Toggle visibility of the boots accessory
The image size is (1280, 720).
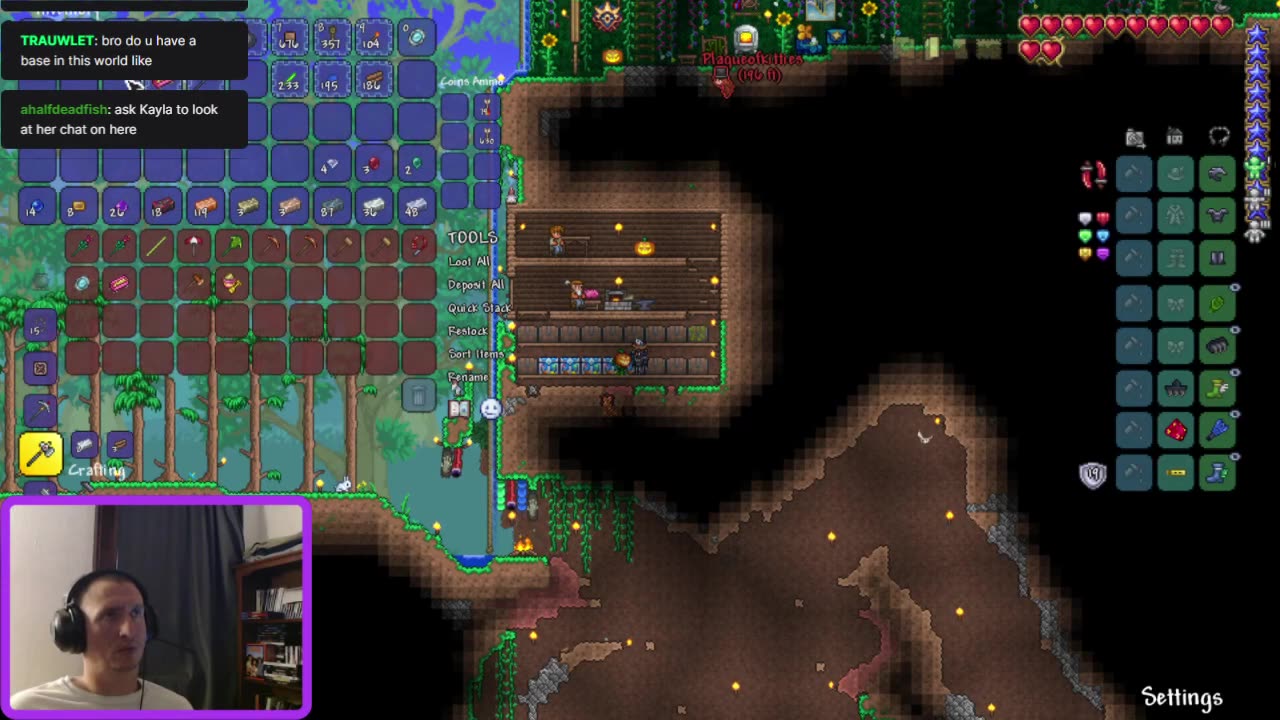[1237, 454]
